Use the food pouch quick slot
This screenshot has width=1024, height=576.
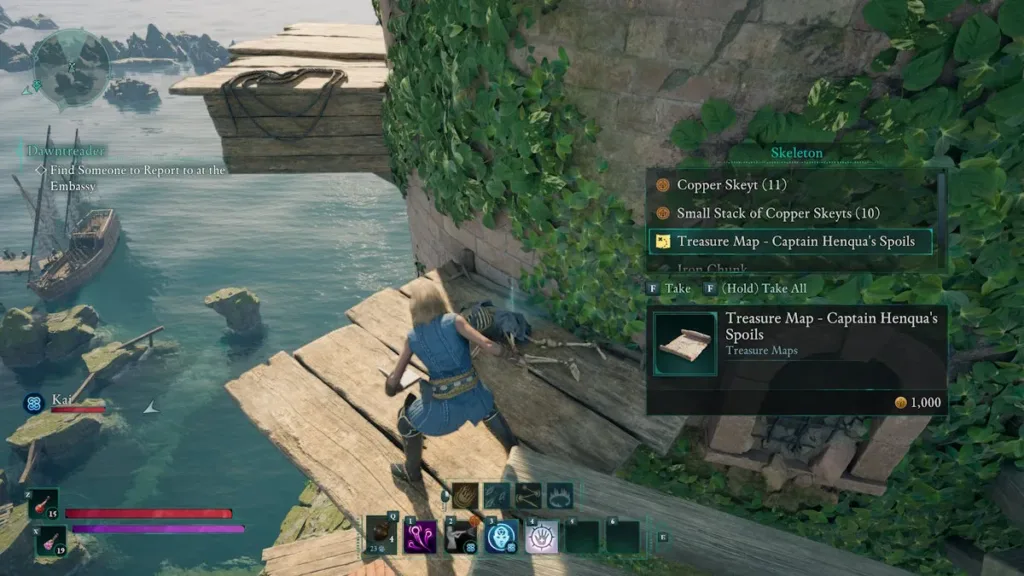tap(382, 535)
